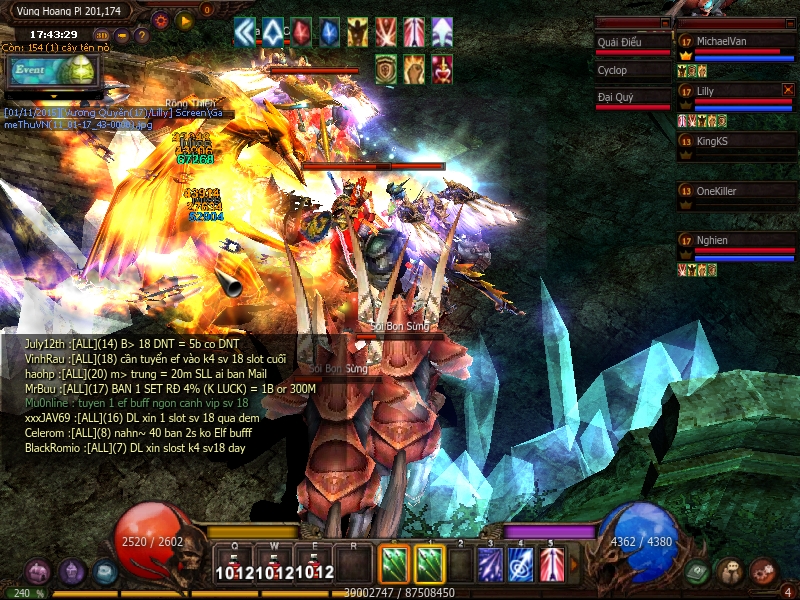Click the 3D view toggle button
The image size is (800, 600).
tap(103, 35)
